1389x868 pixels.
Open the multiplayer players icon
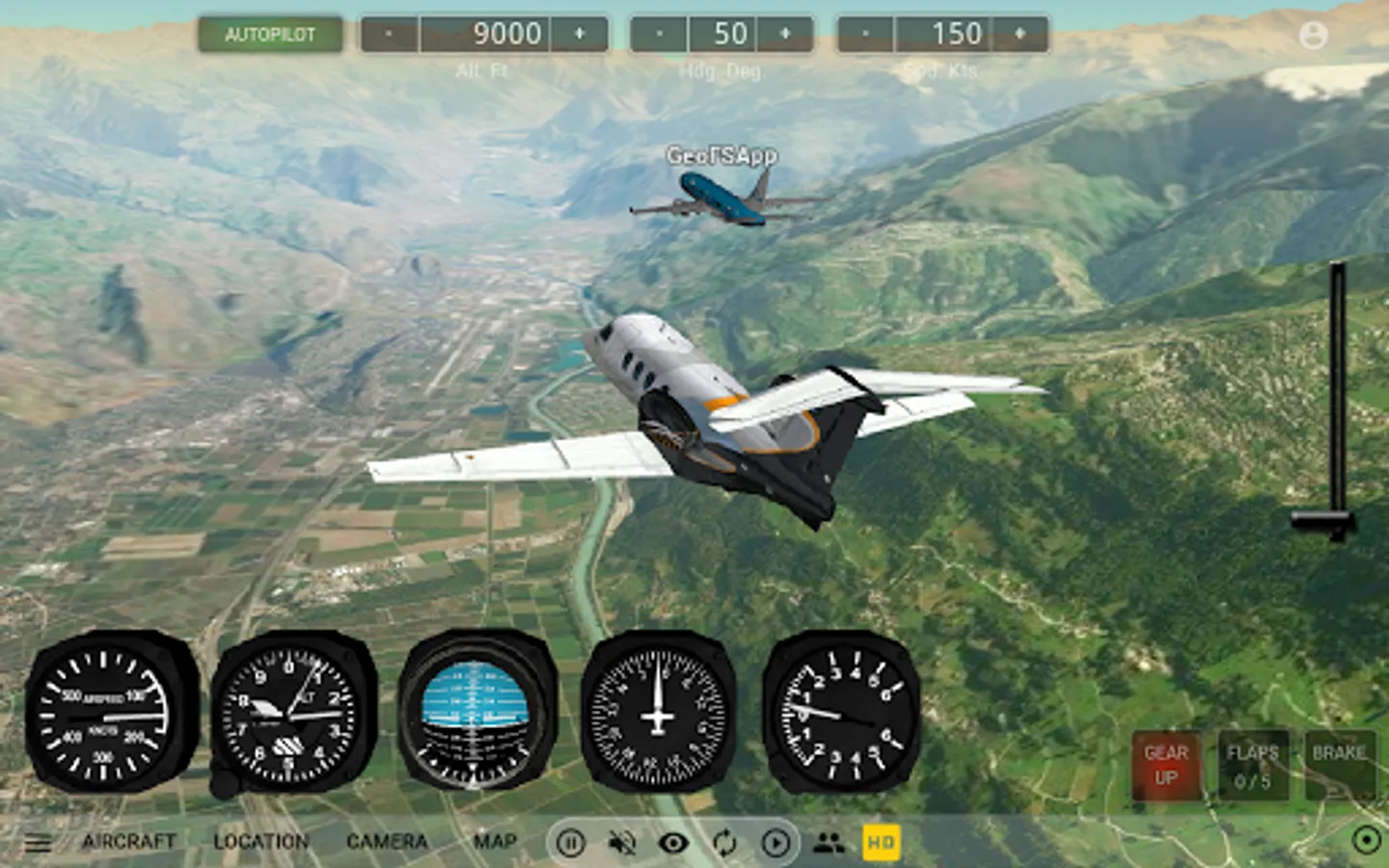829,844
